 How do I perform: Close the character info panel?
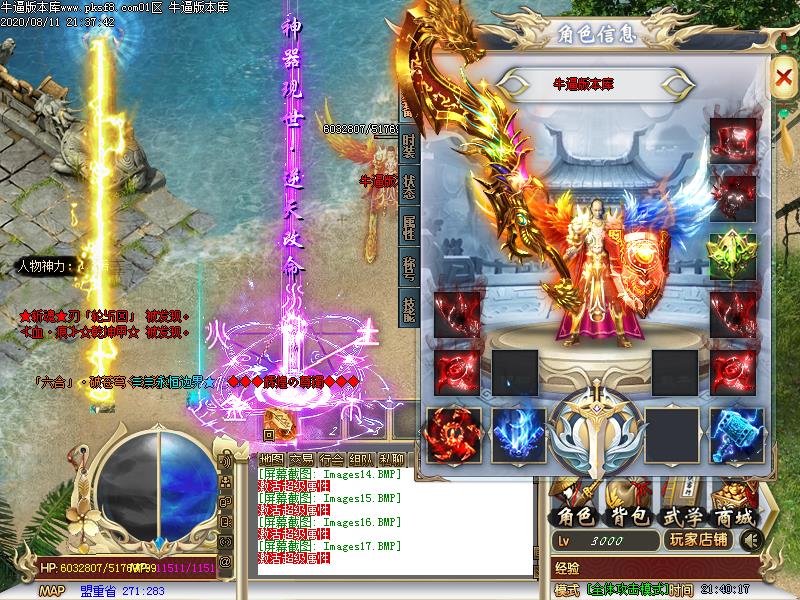(783, 76)
